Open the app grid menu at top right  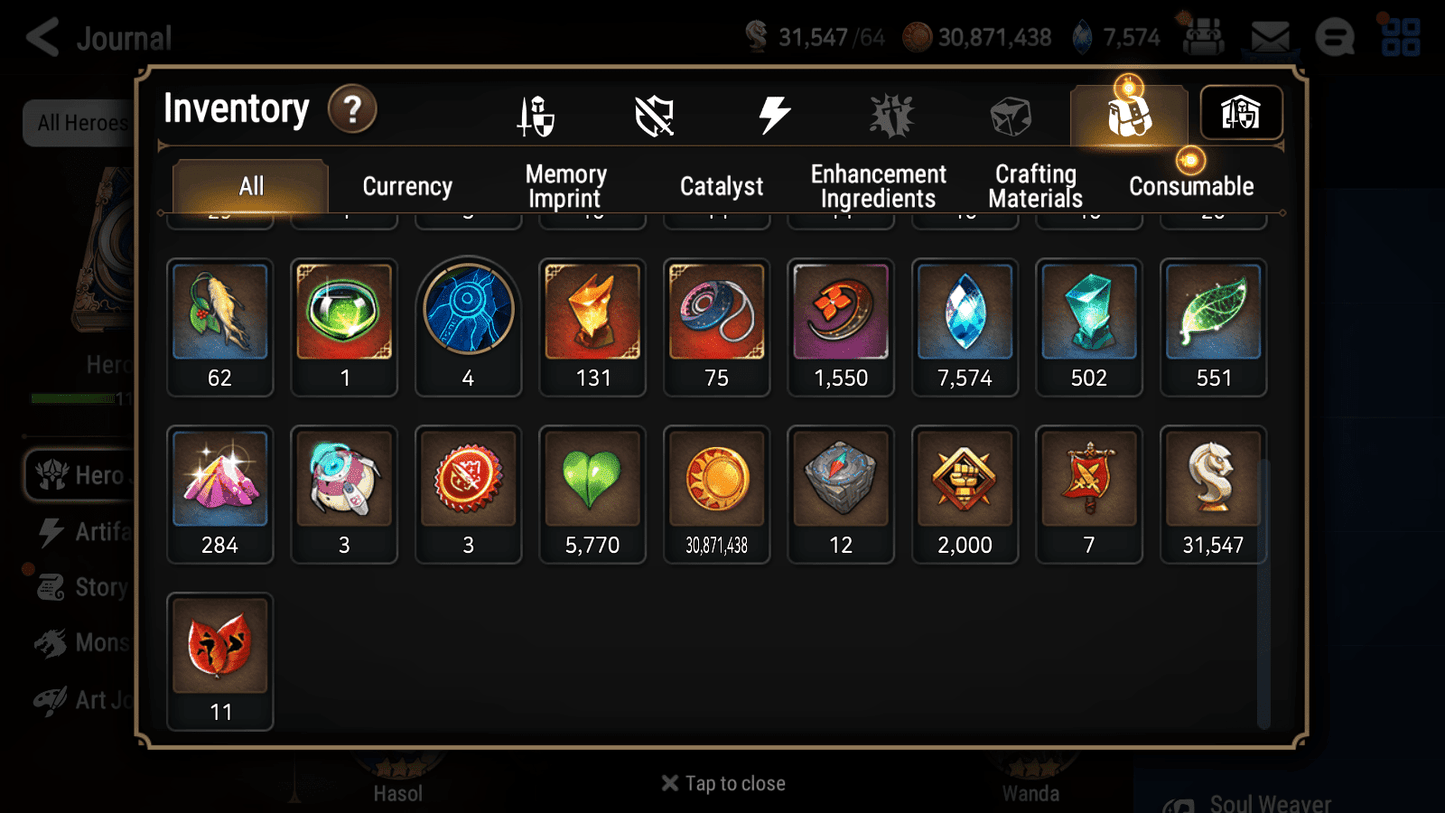tap(1399, 36)
